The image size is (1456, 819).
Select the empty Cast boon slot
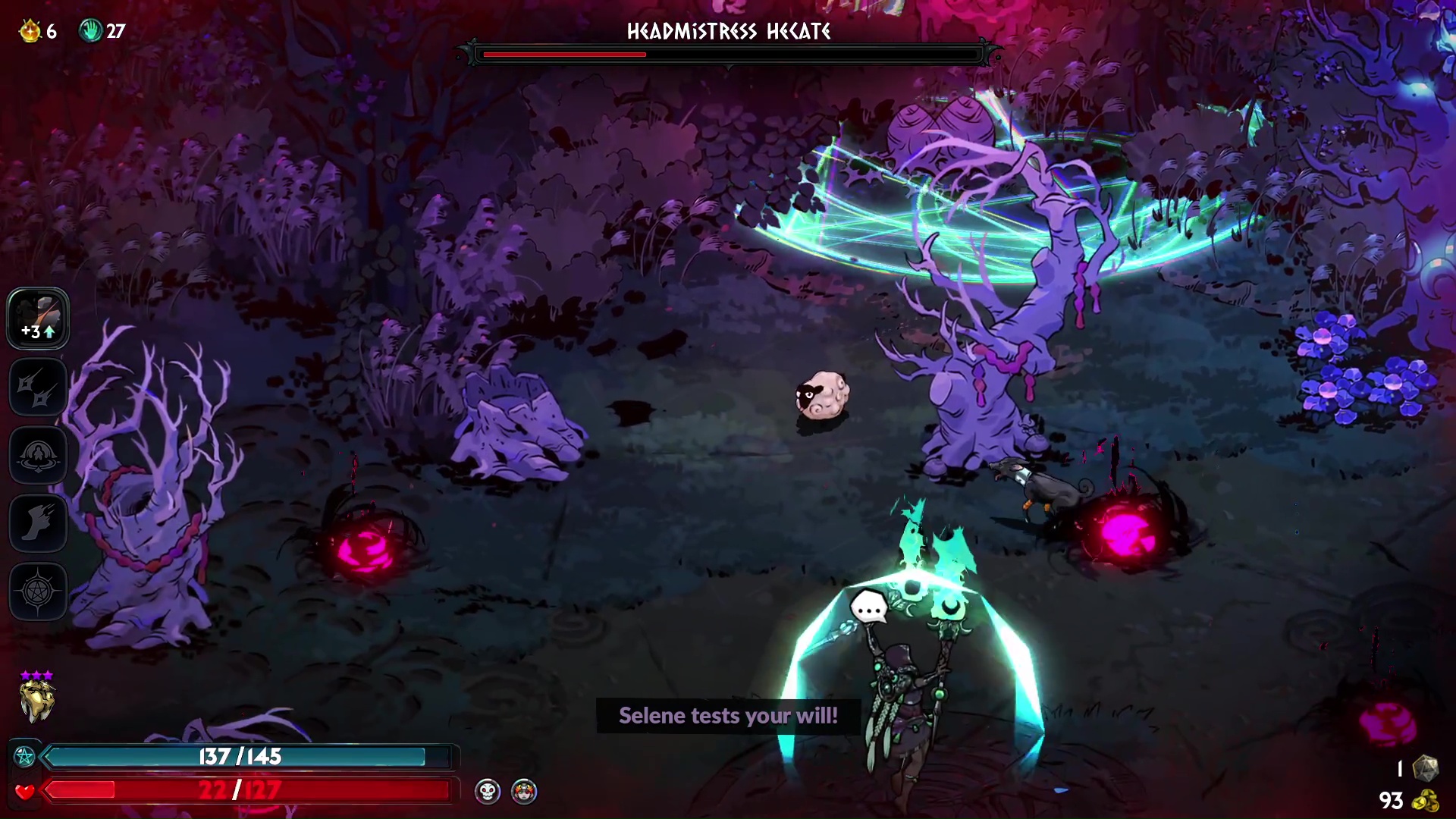click(38, 455)
